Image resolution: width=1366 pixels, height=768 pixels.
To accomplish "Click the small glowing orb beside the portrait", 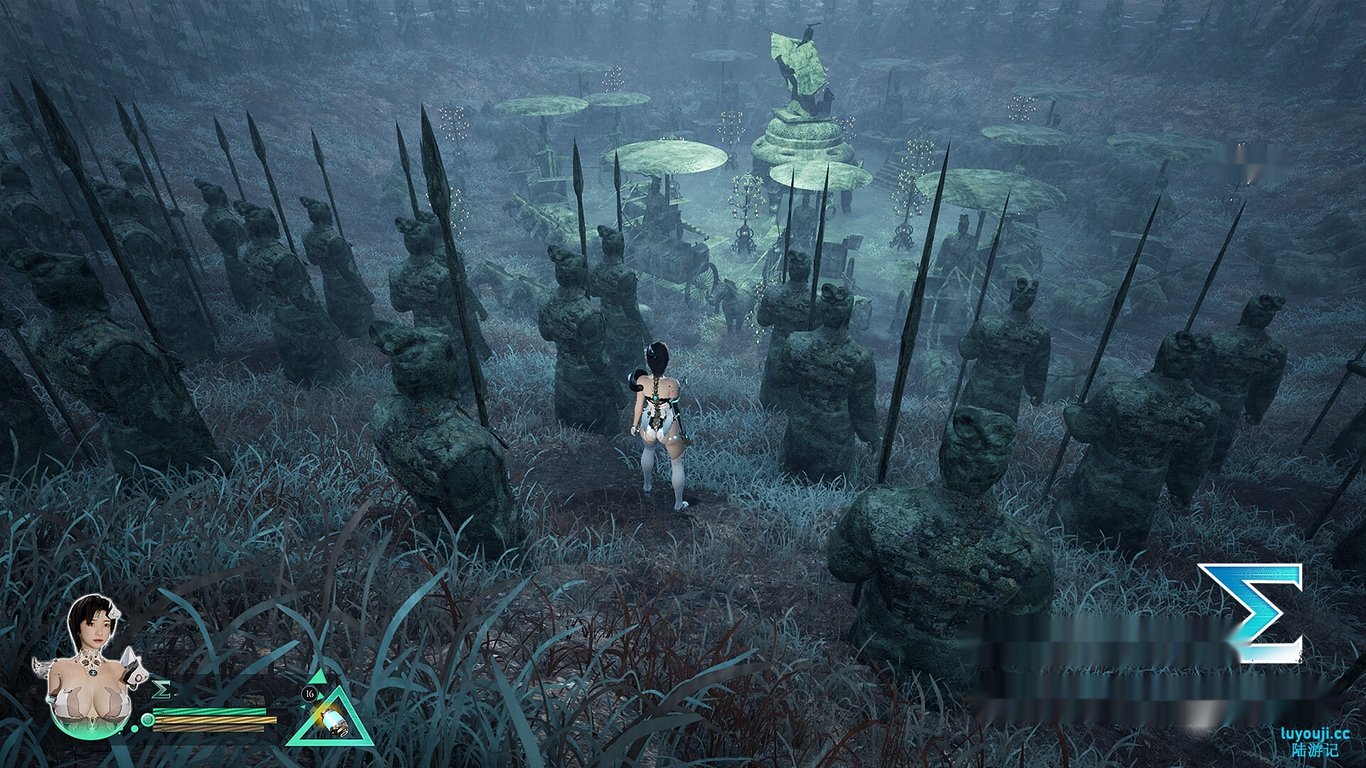I will [134, 728].
